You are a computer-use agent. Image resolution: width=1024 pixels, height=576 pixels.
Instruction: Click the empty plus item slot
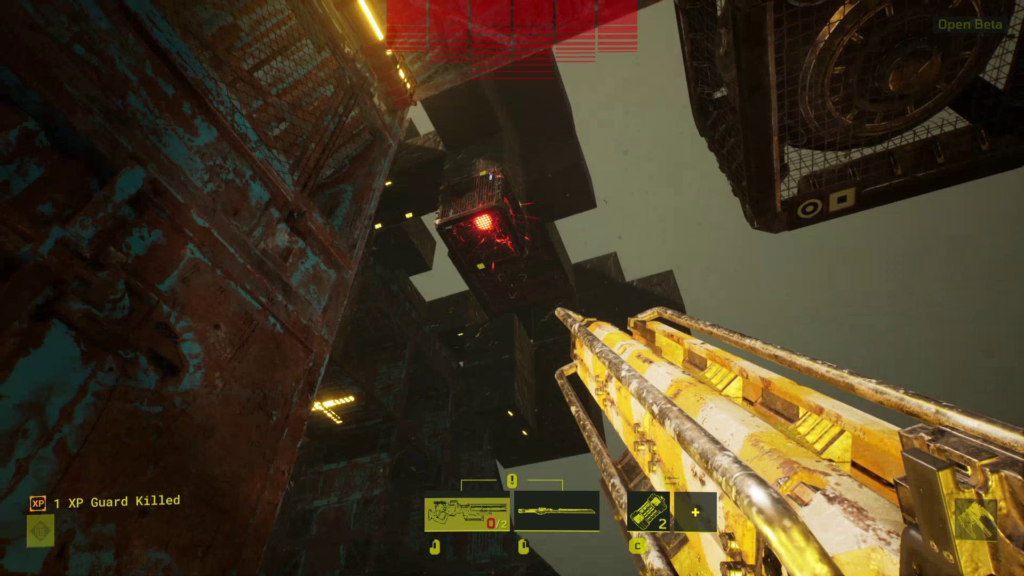[695, 511]
